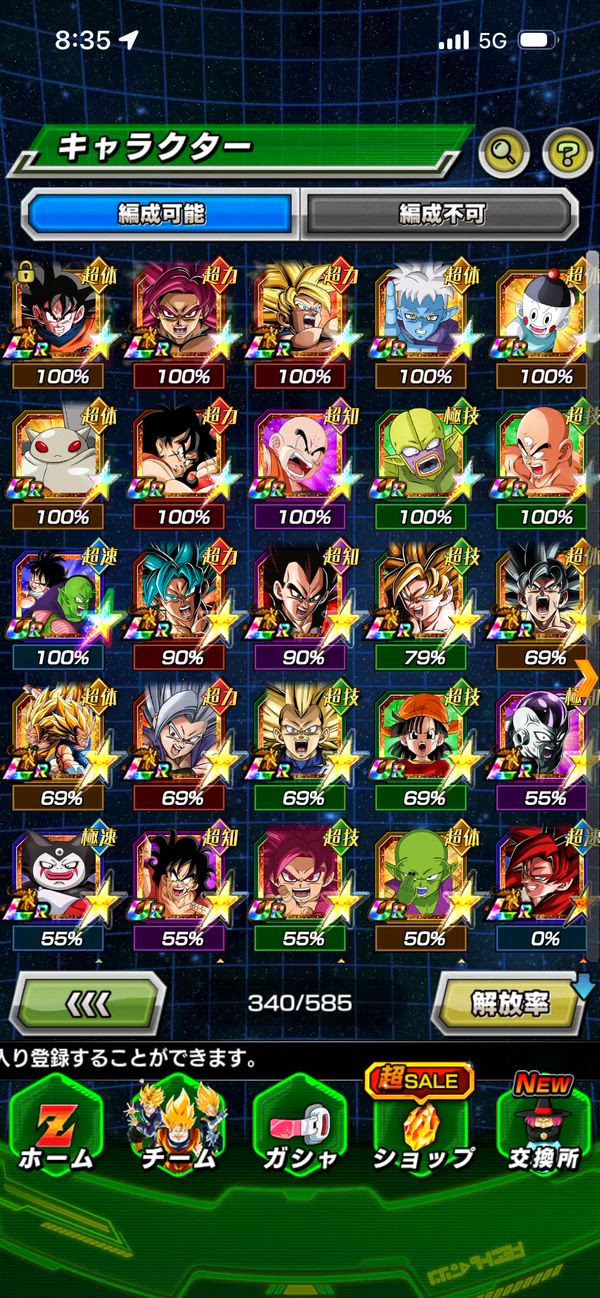Screen dimensions: 600x1298
Task: Go back with the green arrow button
Action: [87, 1002]
